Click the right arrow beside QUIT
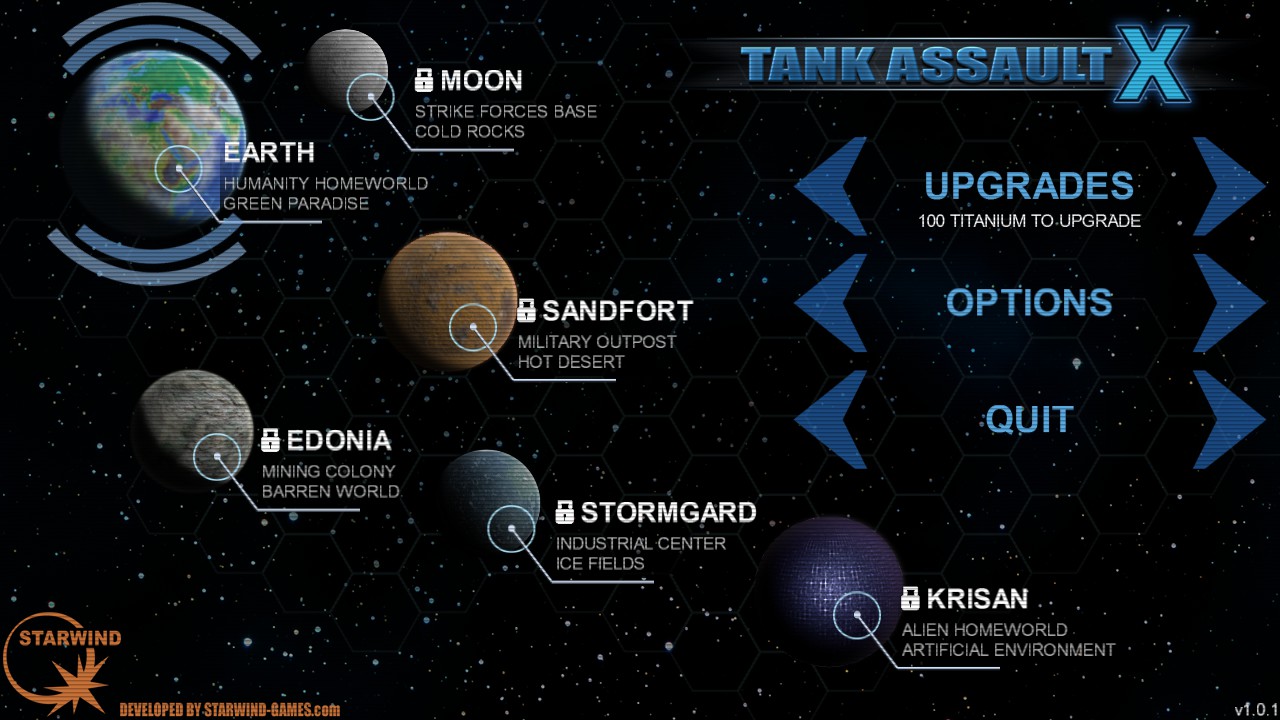 1225,419
